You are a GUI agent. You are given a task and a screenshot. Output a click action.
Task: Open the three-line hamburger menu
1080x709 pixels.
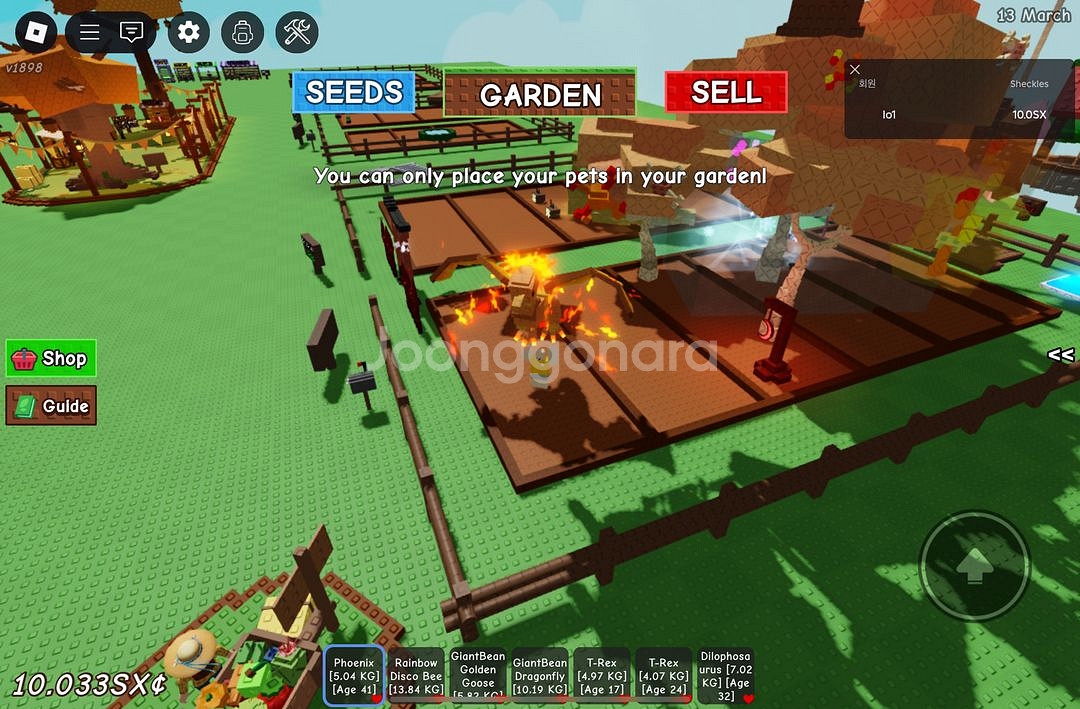point(90,33)
